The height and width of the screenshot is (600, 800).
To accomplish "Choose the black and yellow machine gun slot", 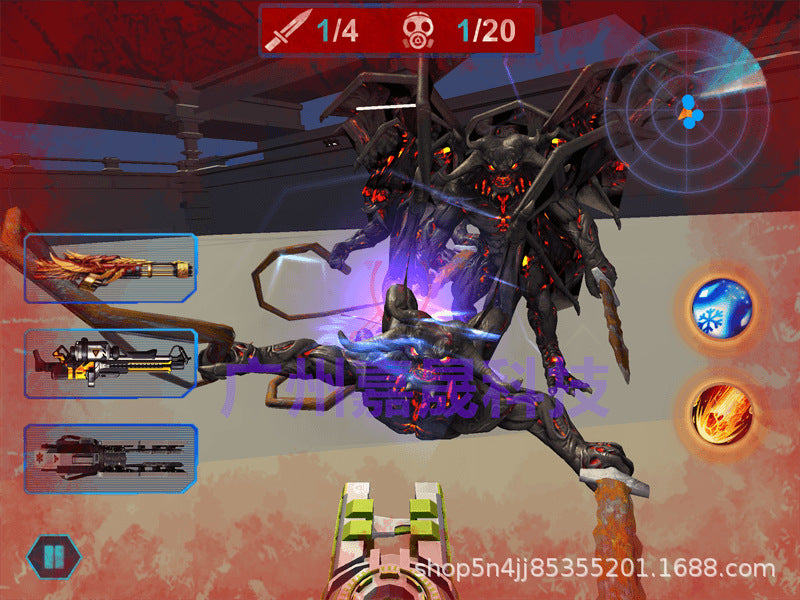I will 110,363.
